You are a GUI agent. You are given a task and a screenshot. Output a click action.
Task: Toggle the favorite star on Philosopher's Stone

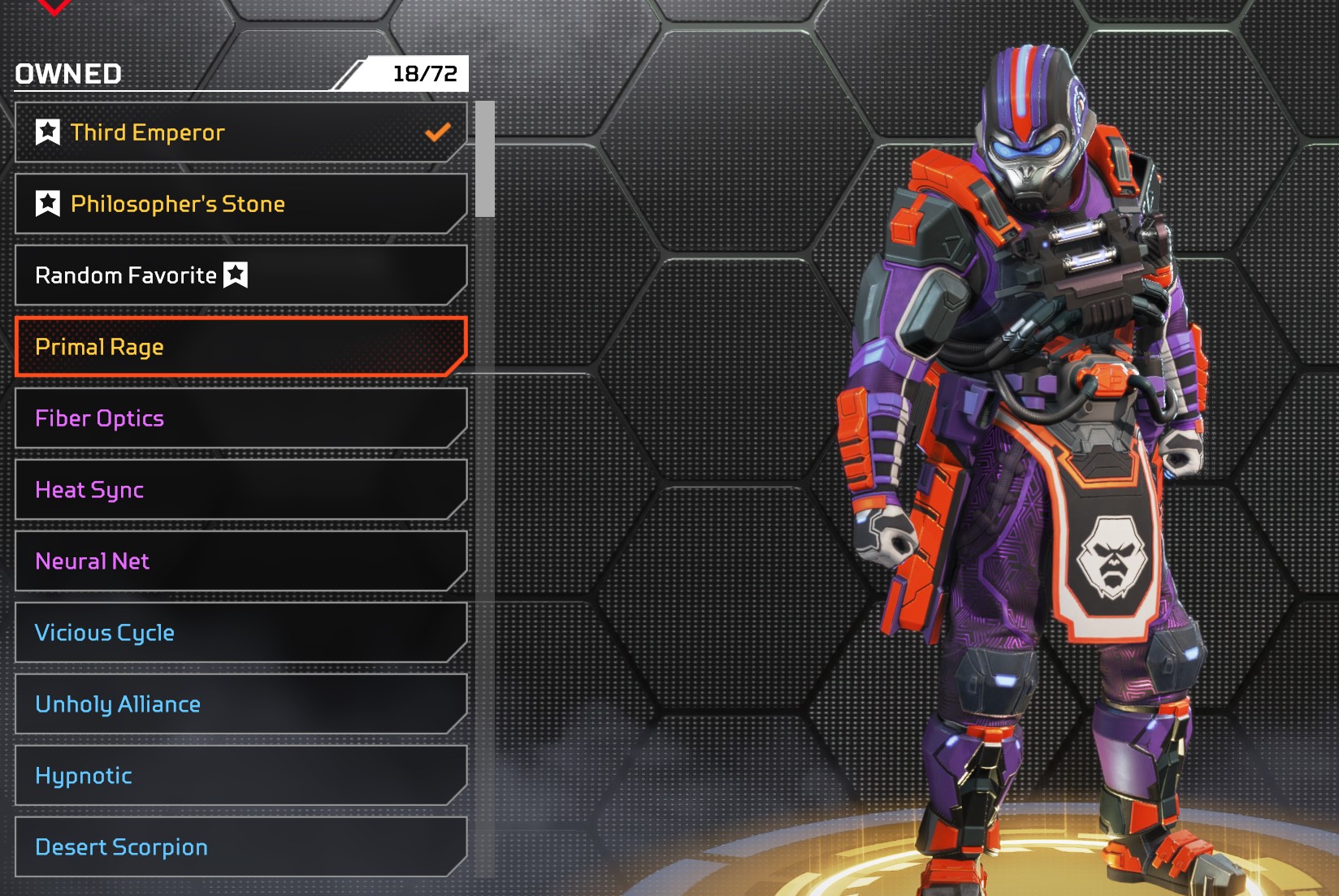(48, 203)
